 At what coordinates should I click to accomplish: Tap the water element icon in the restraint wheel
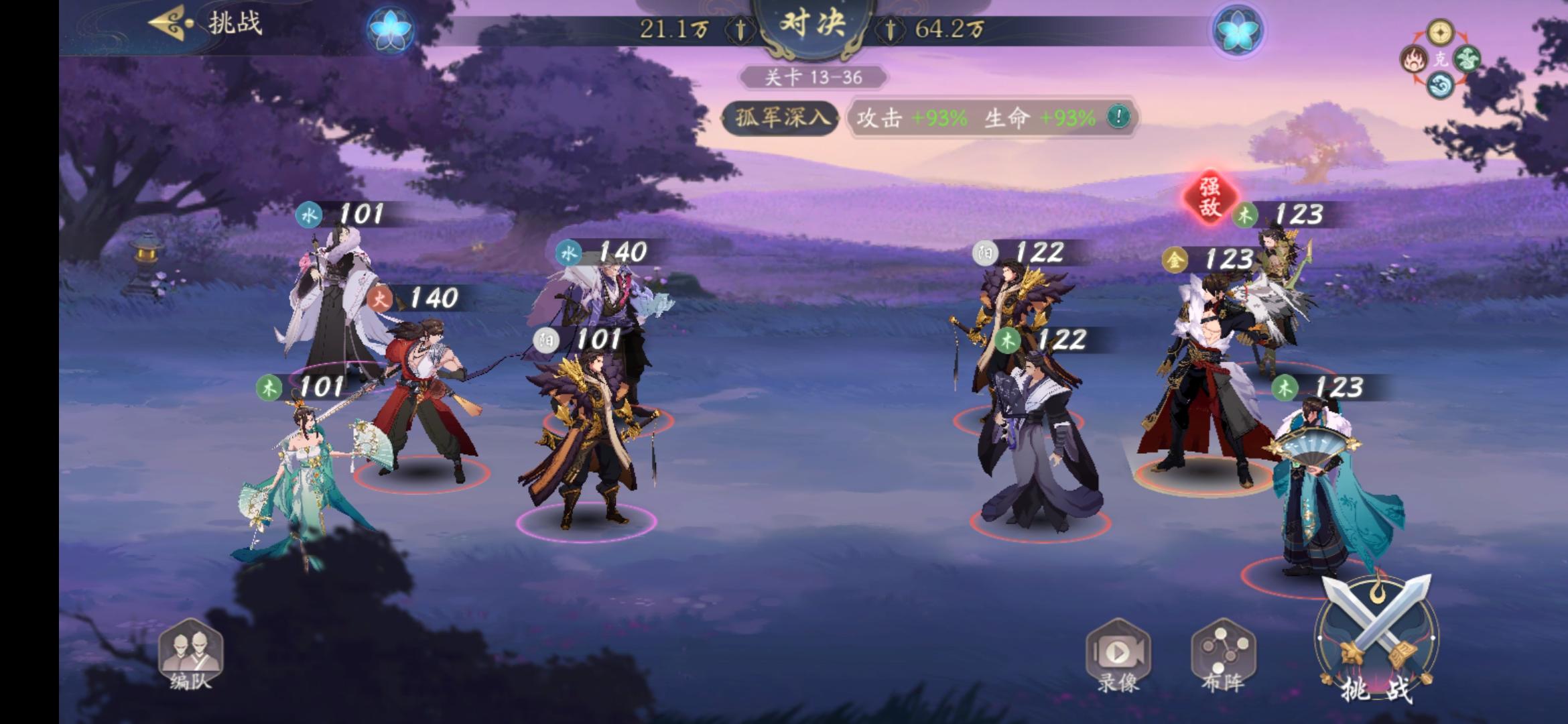(1439, 84)
